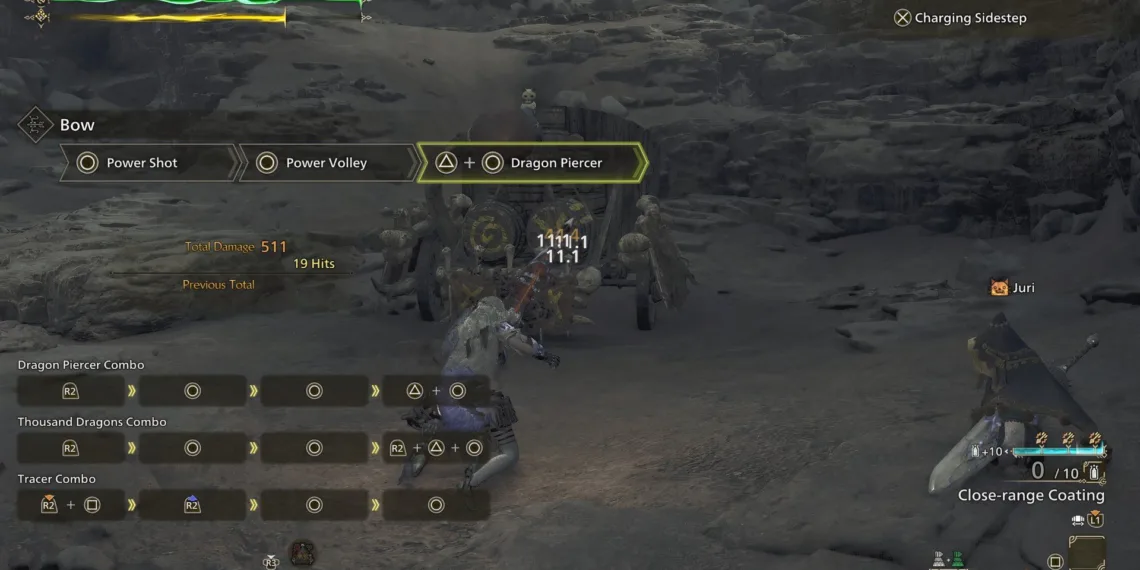Select the Close-range Coating label
Viewport: 1140px width, 570px height.
pyautogui.click(x=1031, y=495)
